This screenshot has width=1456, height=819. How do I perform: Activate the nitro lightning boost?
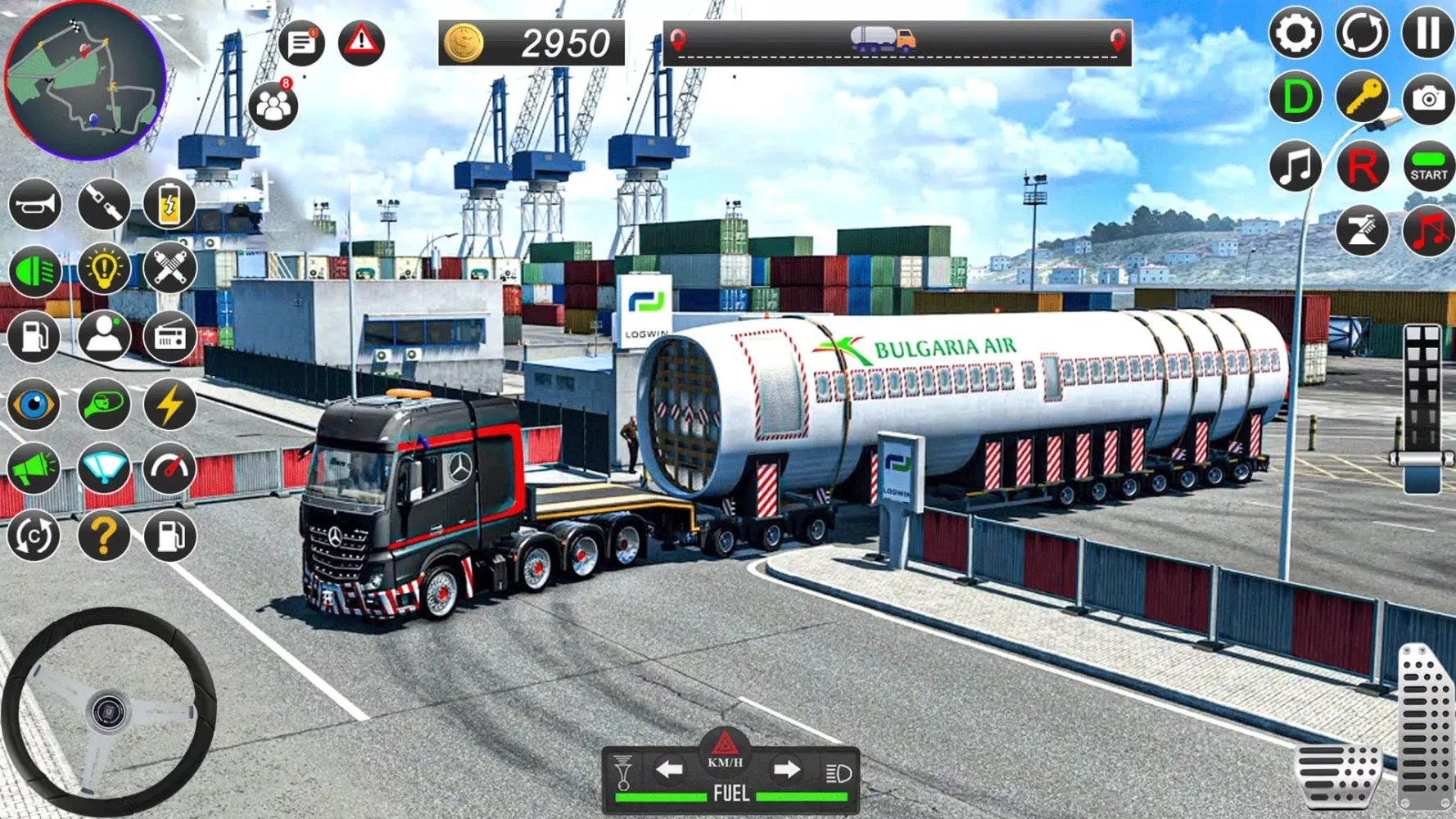pyautogui.click(x=170, y=404)
